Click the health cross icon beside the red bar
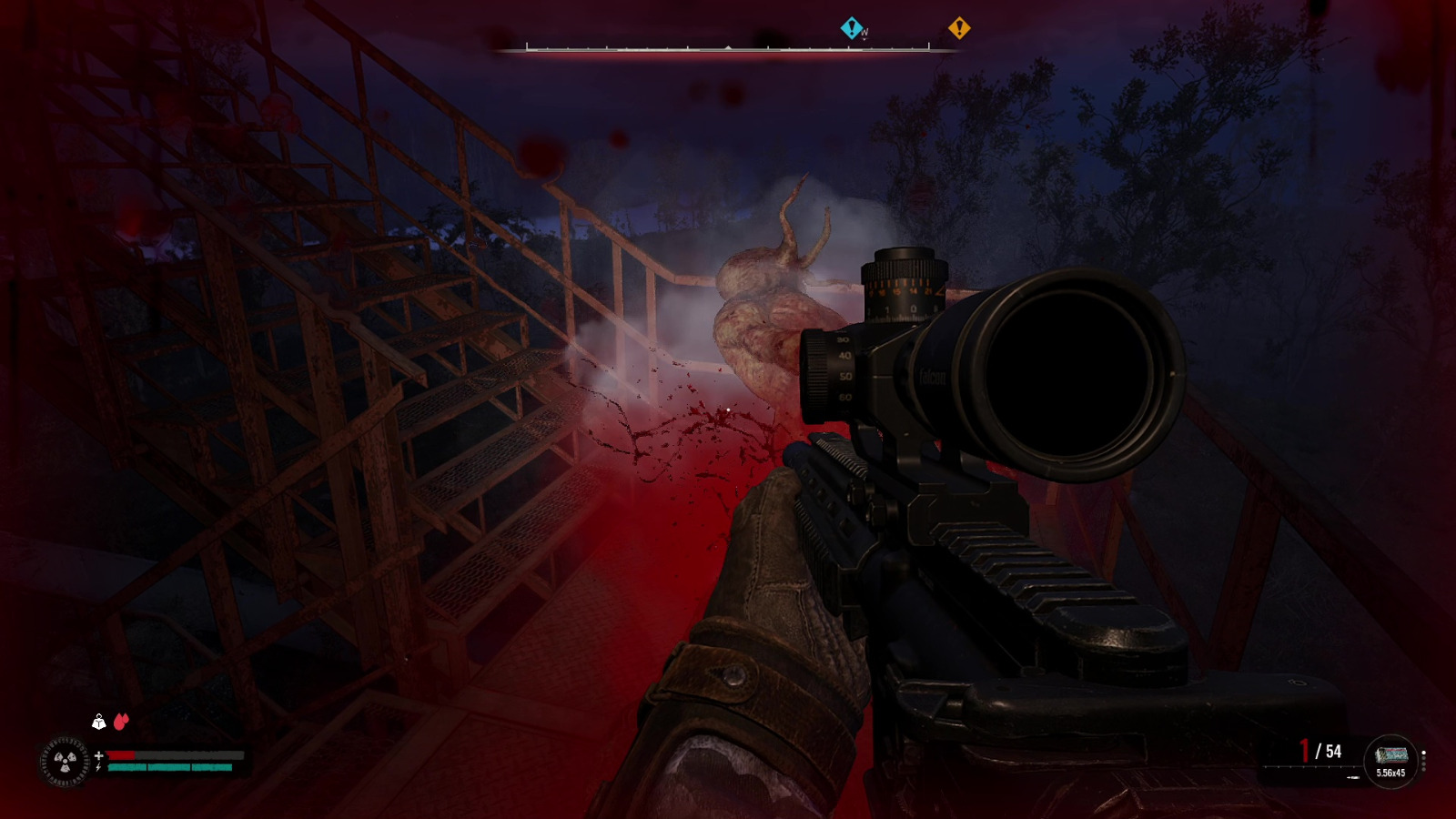The image size is (1456, 819). coord(99,755)
